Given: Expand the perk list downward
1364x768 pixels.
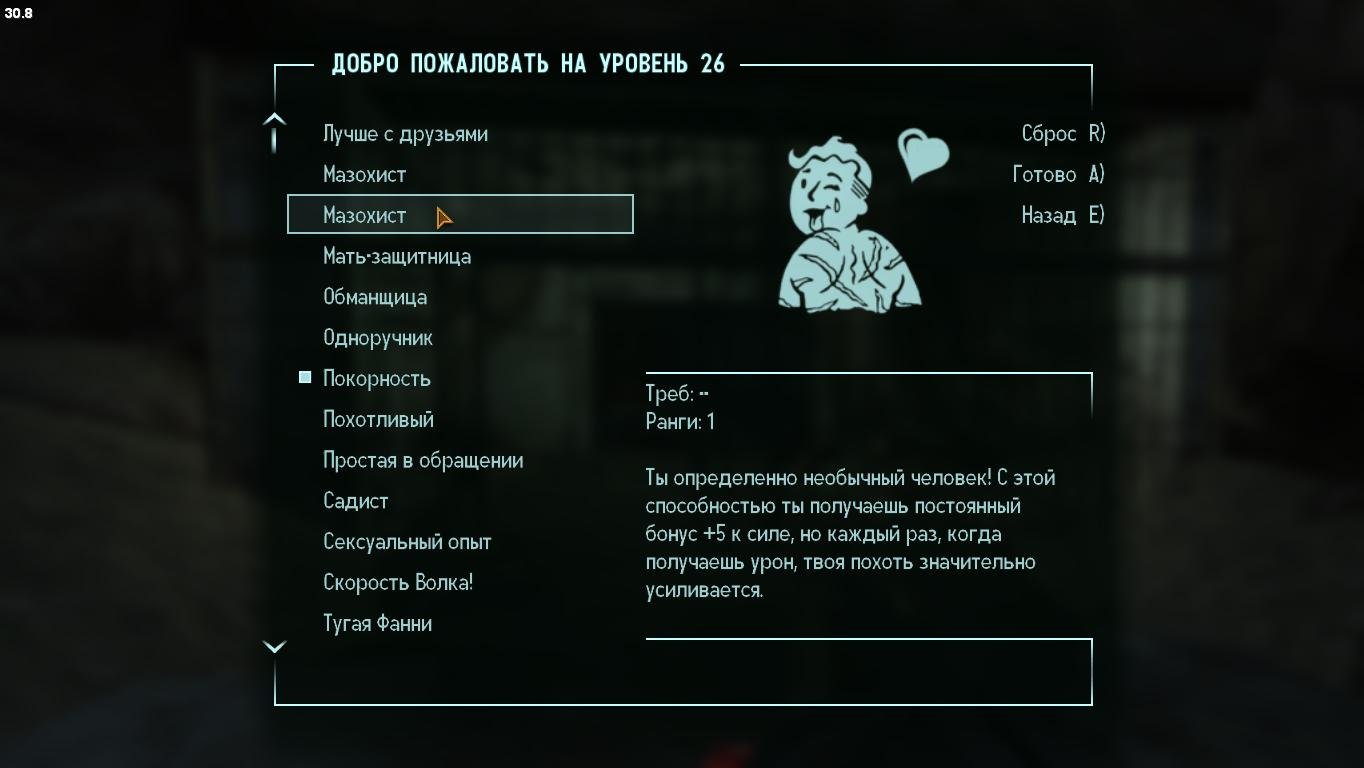Looking at the screenshot, I should (x=274, y=646).
